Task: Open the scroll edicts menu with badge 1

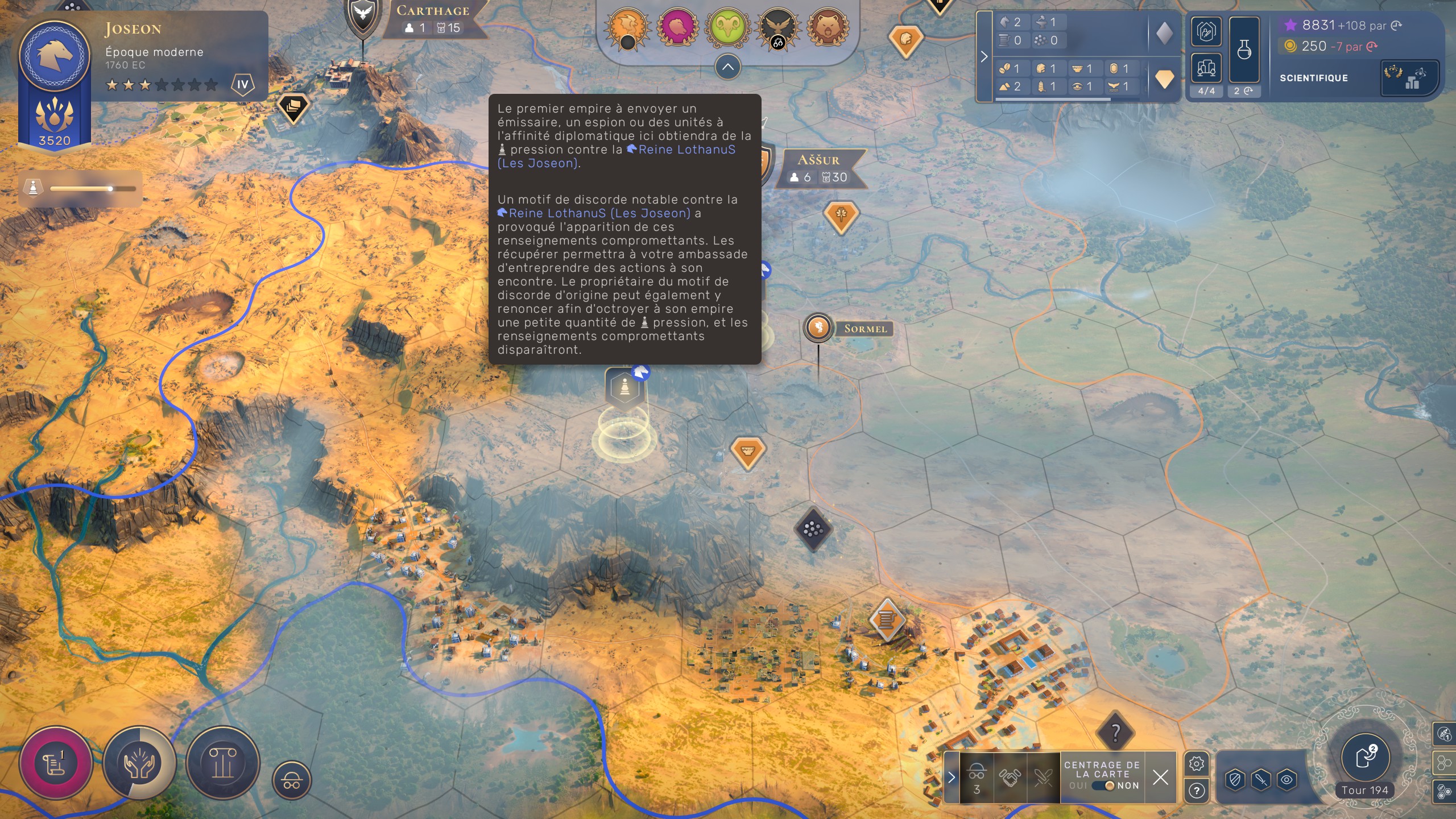Action: click(x=55, y=763)
